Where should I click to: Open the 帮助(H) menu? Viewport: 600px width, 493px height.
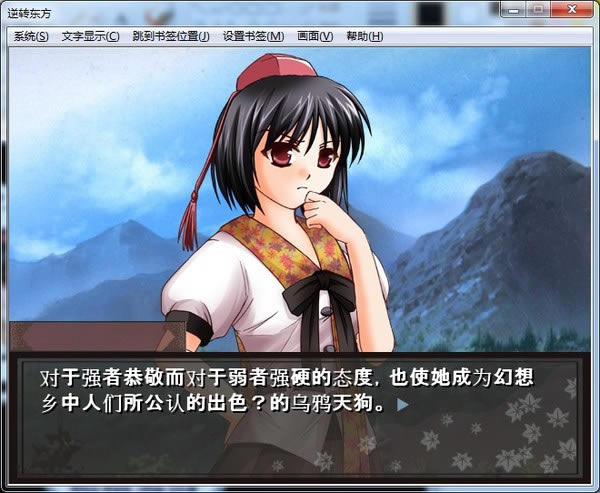pos(364,37)
